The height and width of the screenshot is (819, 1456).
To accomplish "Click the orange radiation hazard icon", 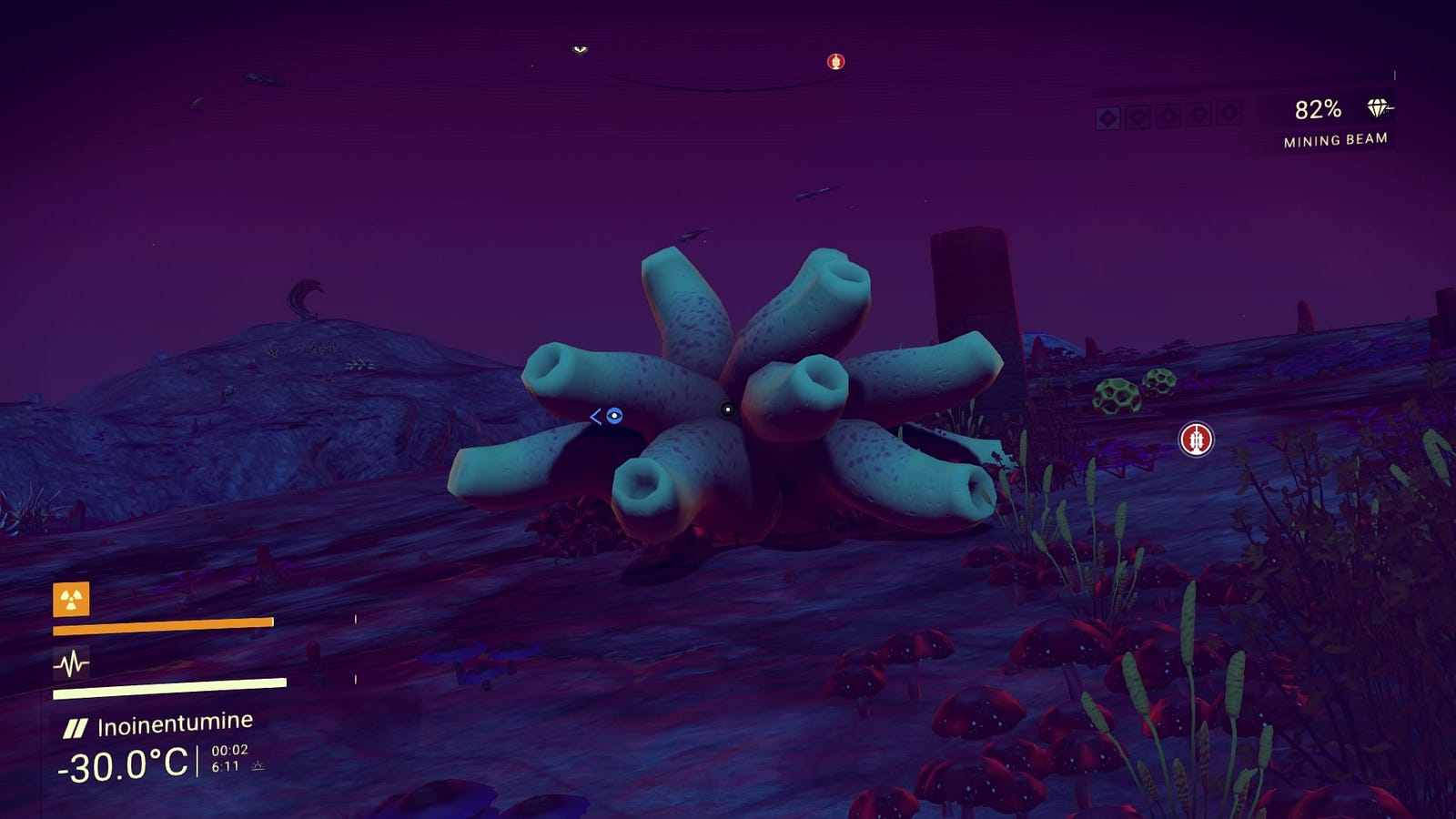I will [x=71, y=599].
